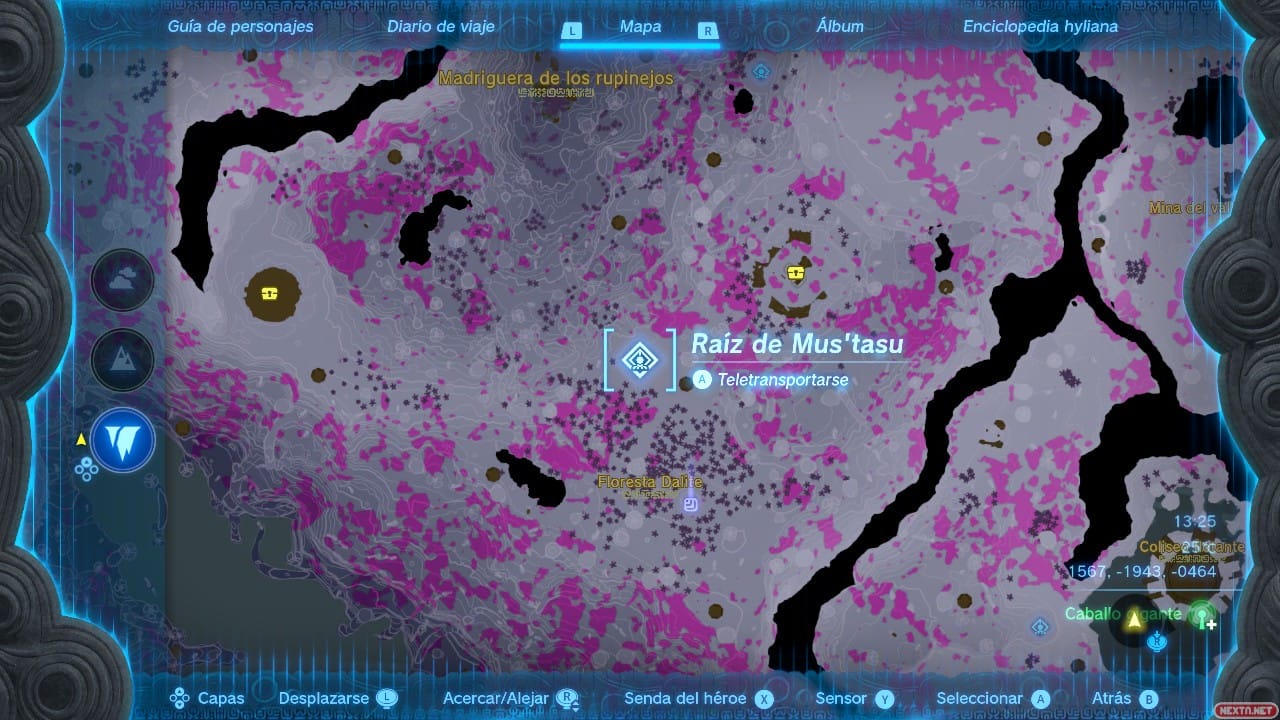Switch to the Enciclopedia hyliana tab
This screenshot has height=720, width=1280.
click(1040, 27)
